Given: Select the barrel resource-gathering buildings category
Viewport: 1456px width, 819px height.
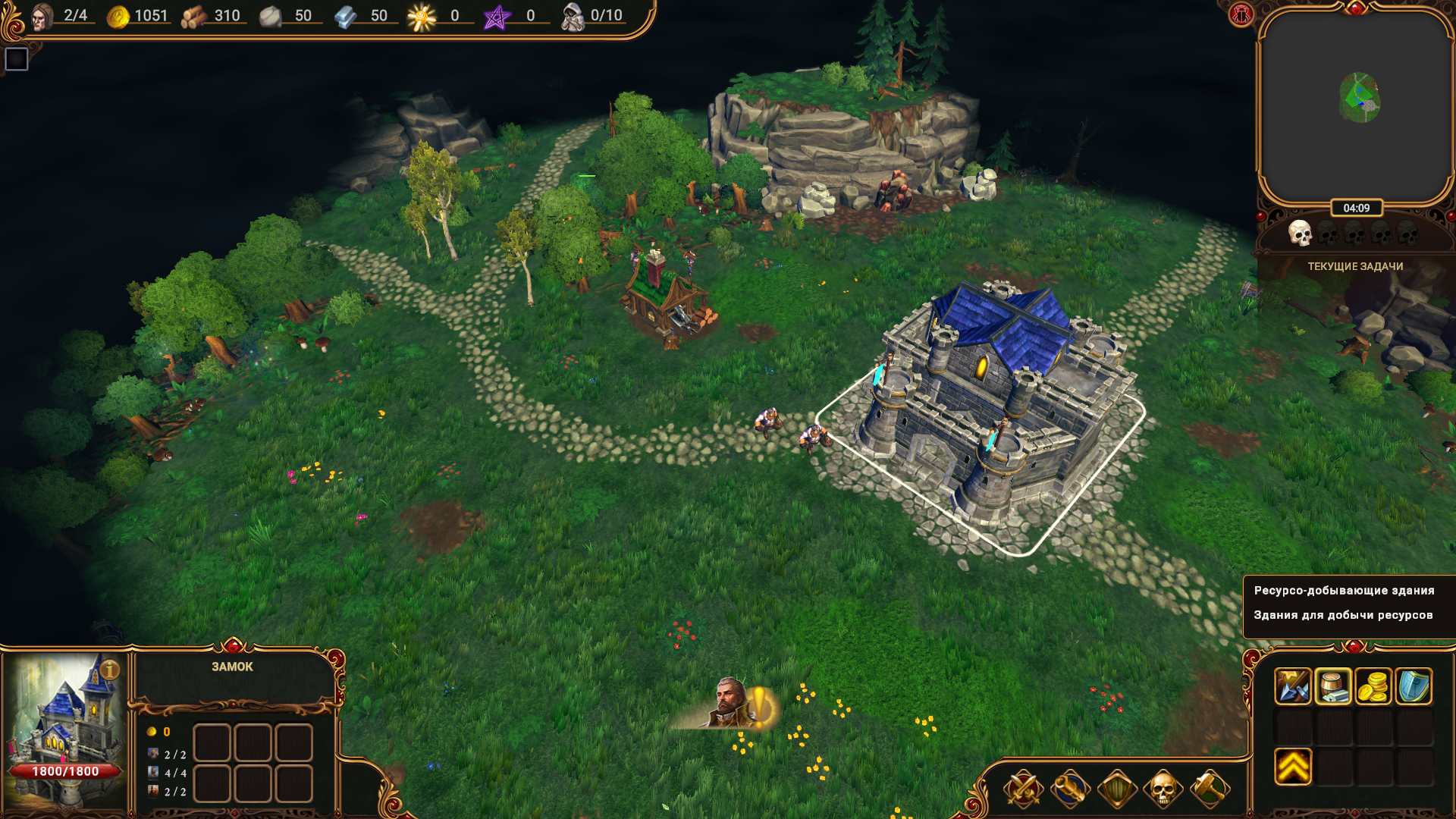Looking at the screenshot, I should [x=1332, y=686].
